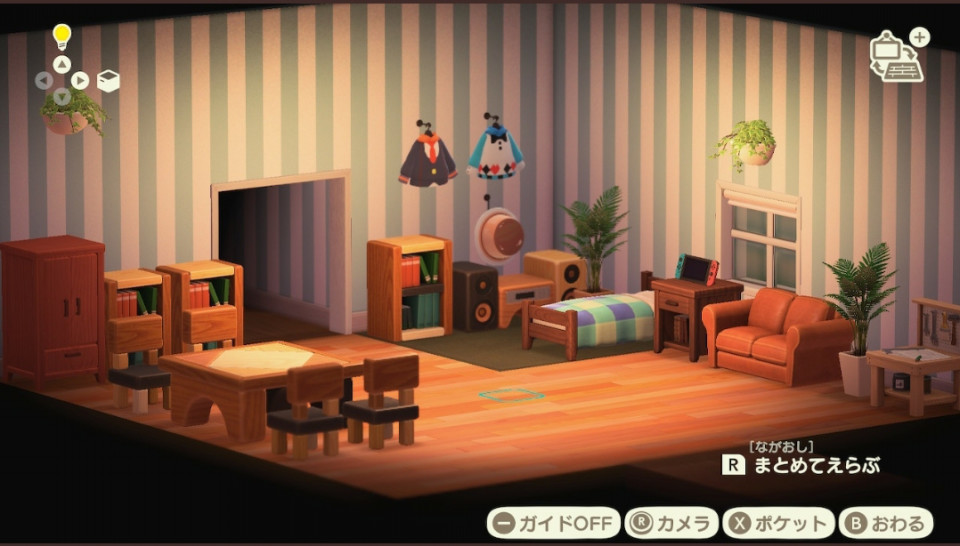Choose the まとめてえらぶ multi-select option
The image size is (960, 546).
click(x=802, y=465)
